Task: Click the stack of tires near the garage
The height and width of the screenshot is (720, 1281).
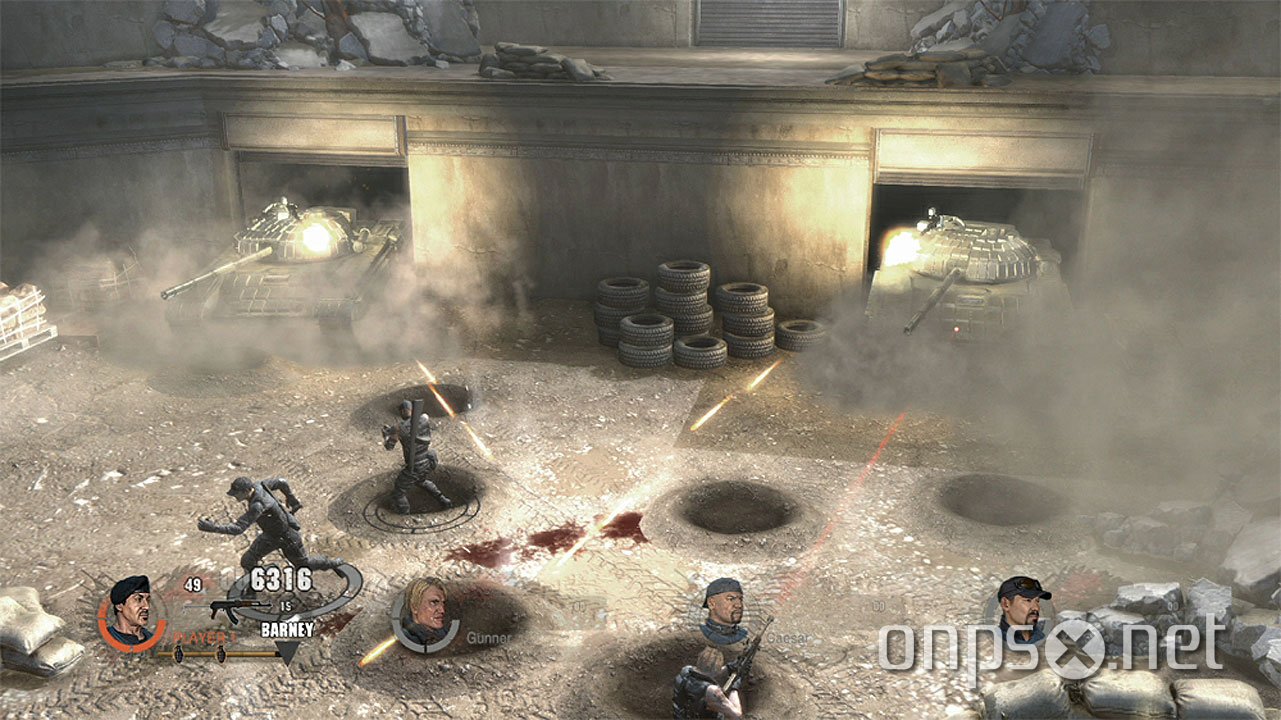Action: [690, 310]
